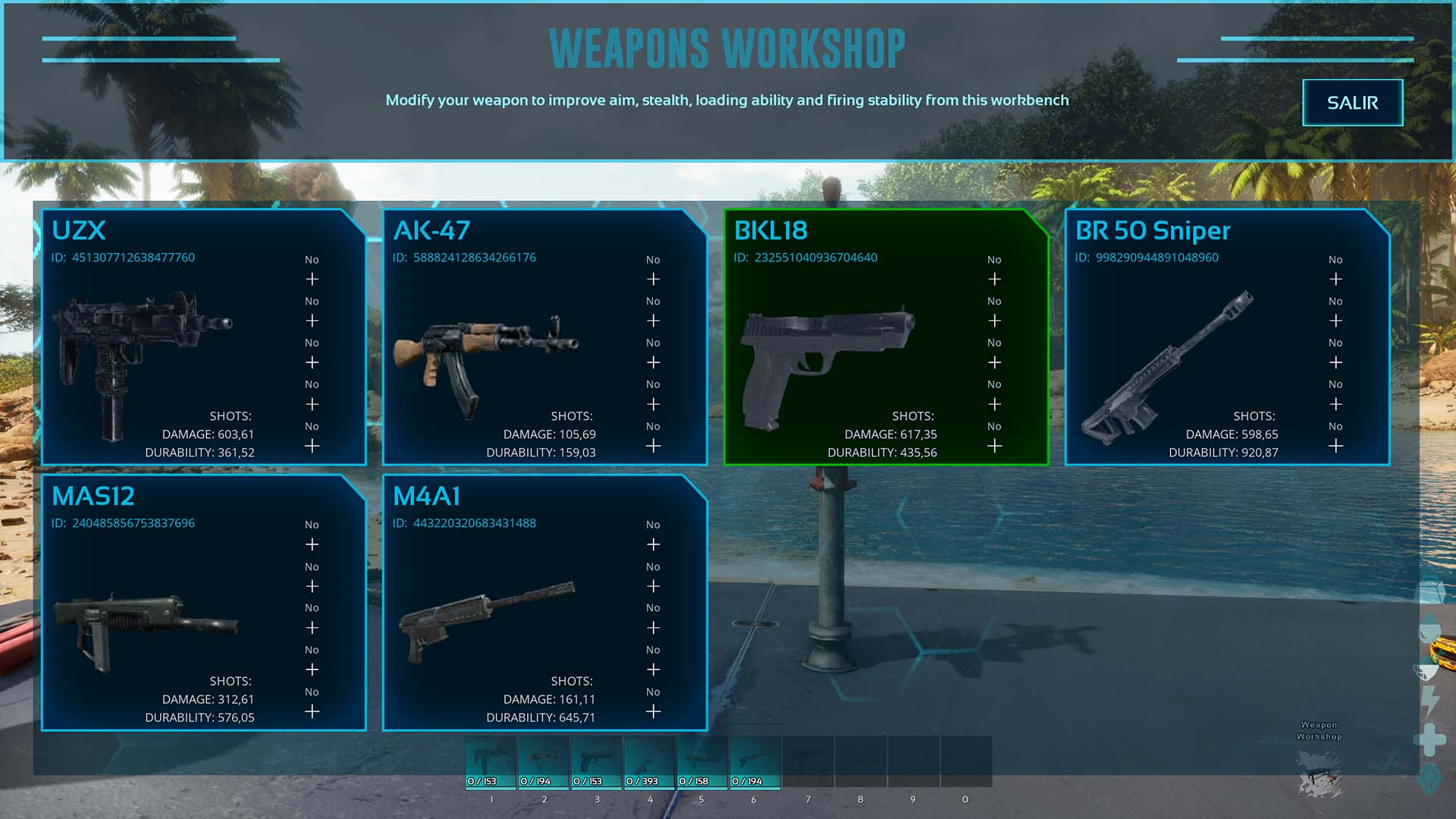Pick hotbar slot 5 showing 0 / 158
Viewport: 1456px width, 819px height.
702,762
